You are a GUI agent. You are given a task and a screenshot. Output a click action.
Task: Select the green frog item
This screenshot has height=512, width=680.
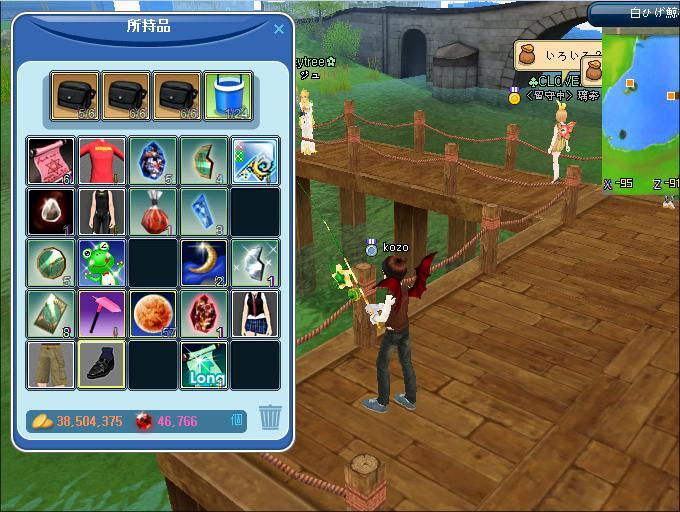(x=103, y=263)
